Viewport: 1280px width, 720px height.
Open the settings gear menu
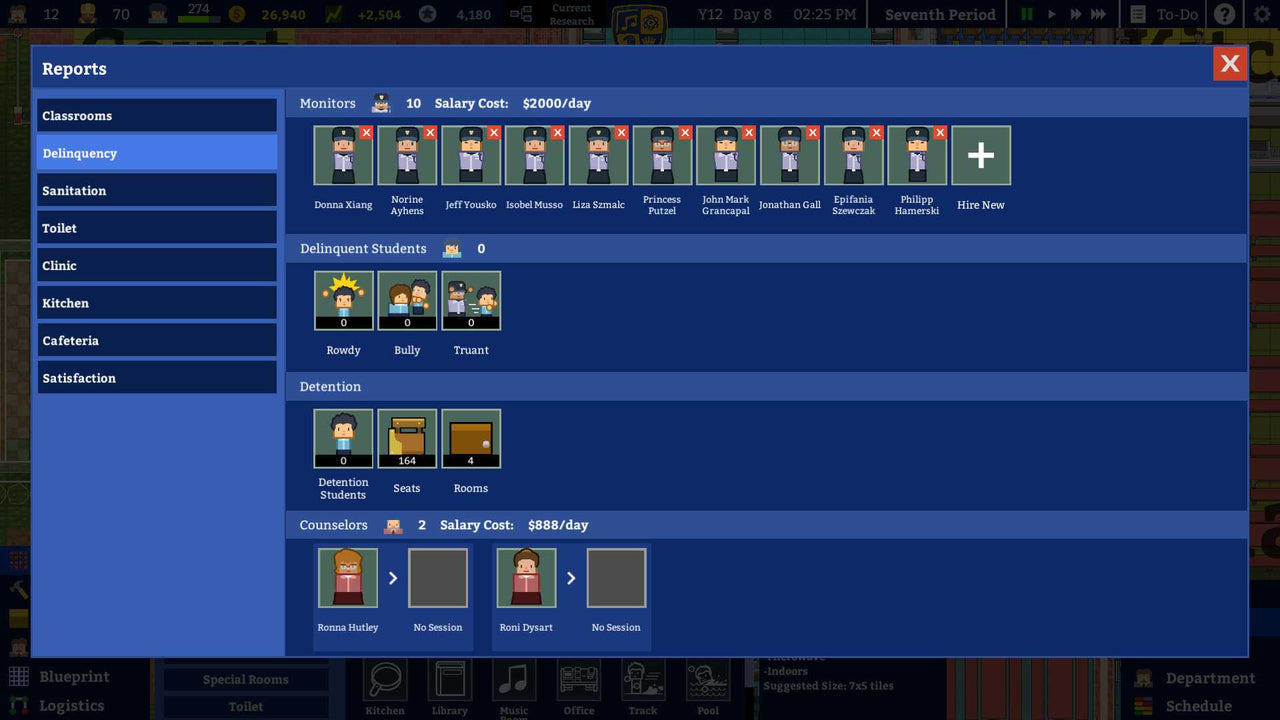[x=1262, y=14]
